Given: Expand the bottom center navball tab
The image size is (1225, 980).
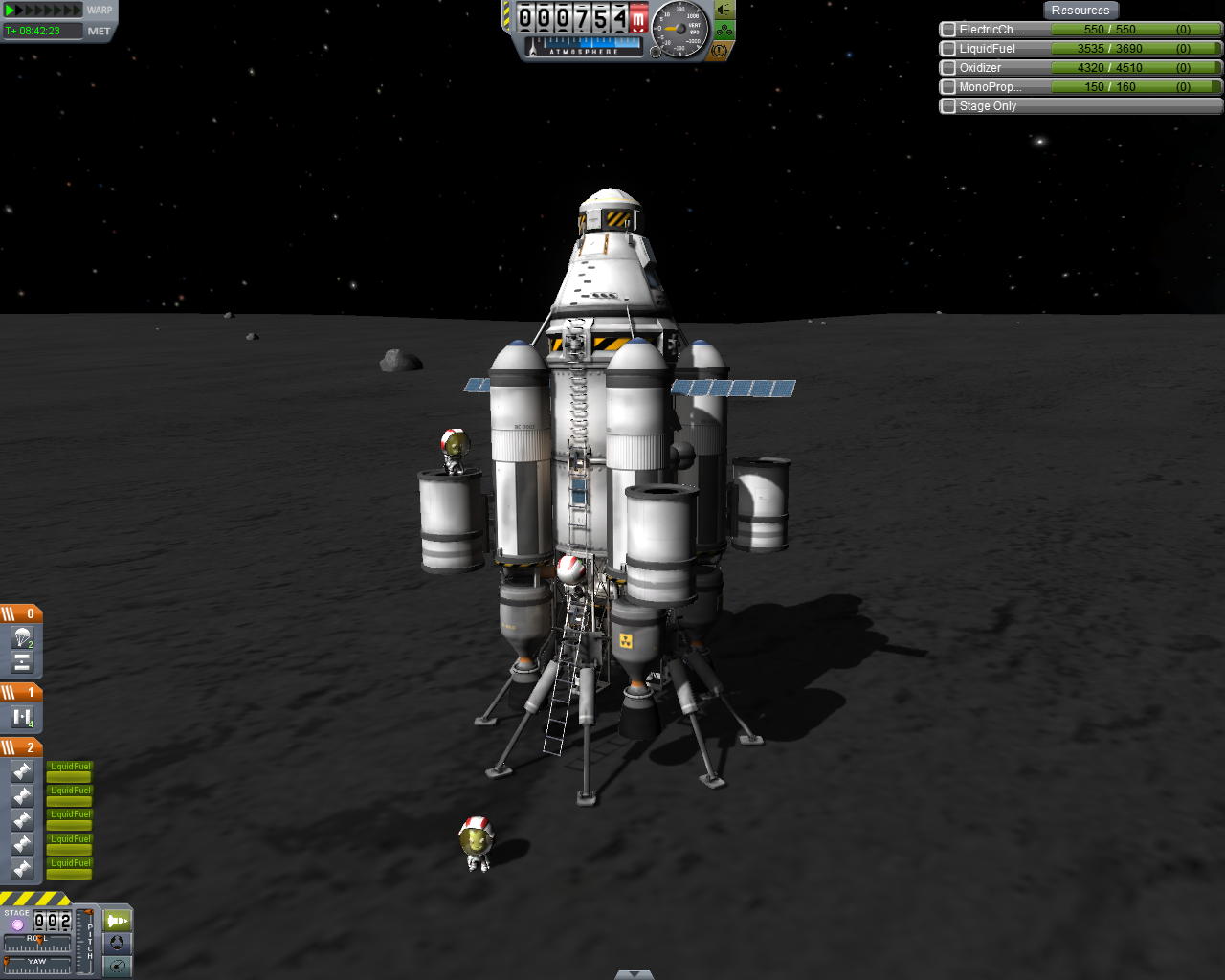Looking at the screenshot, I should (634, 974).
